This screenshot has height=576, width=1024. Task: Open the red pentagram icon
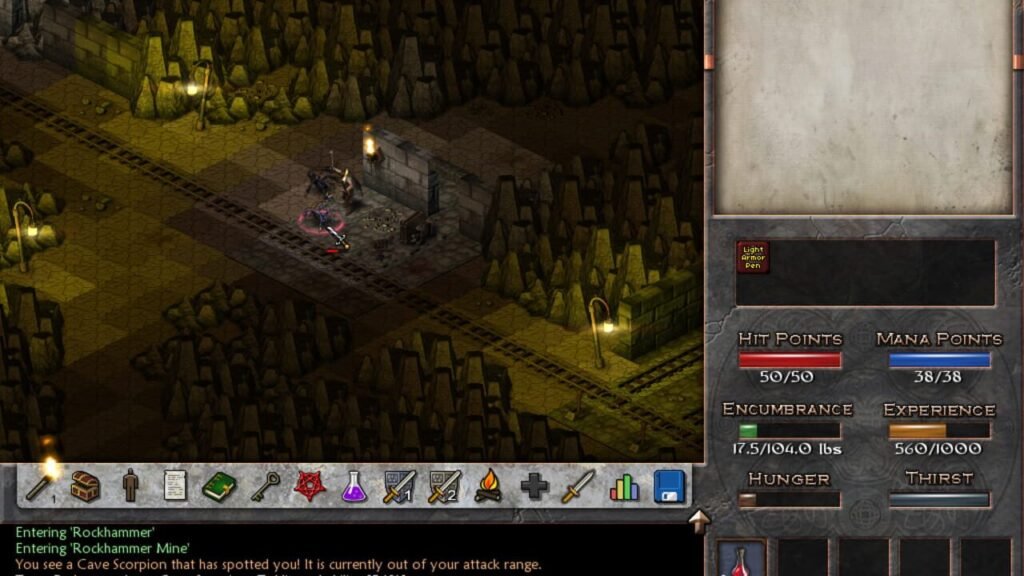tap(310, 487)
